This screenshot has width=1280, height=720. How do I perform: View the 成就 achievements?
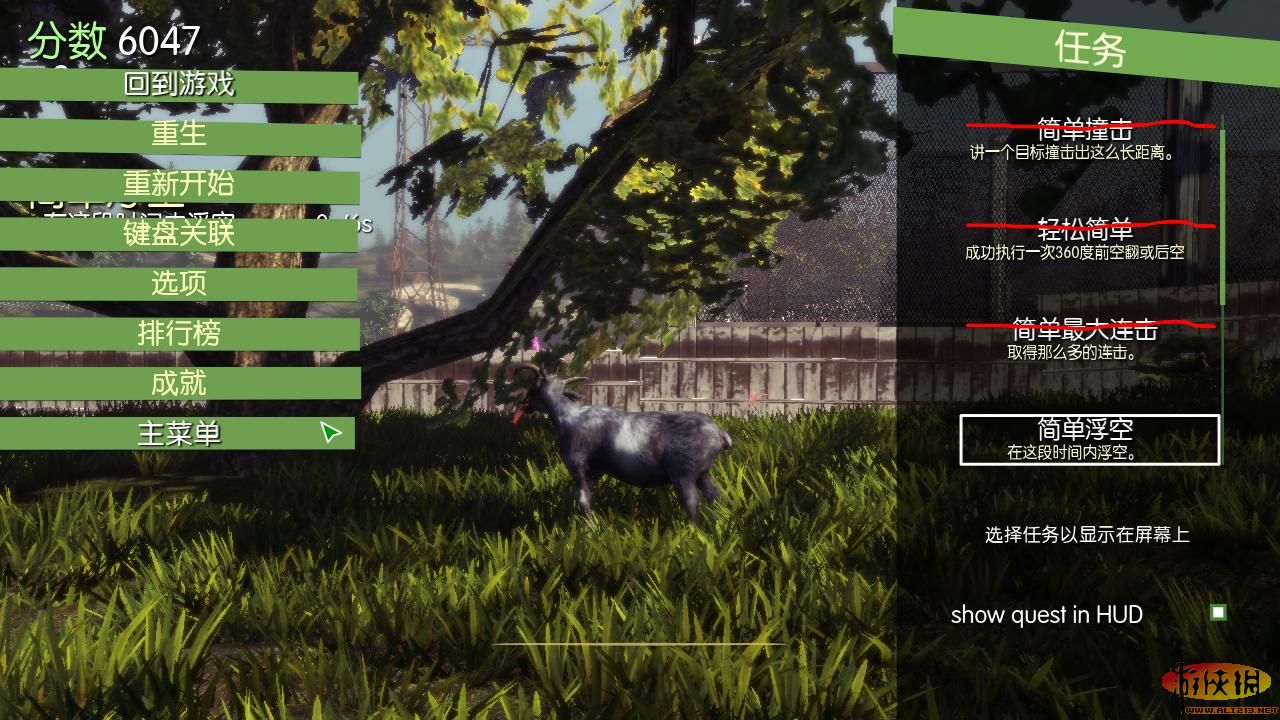[x=179, y=384]
